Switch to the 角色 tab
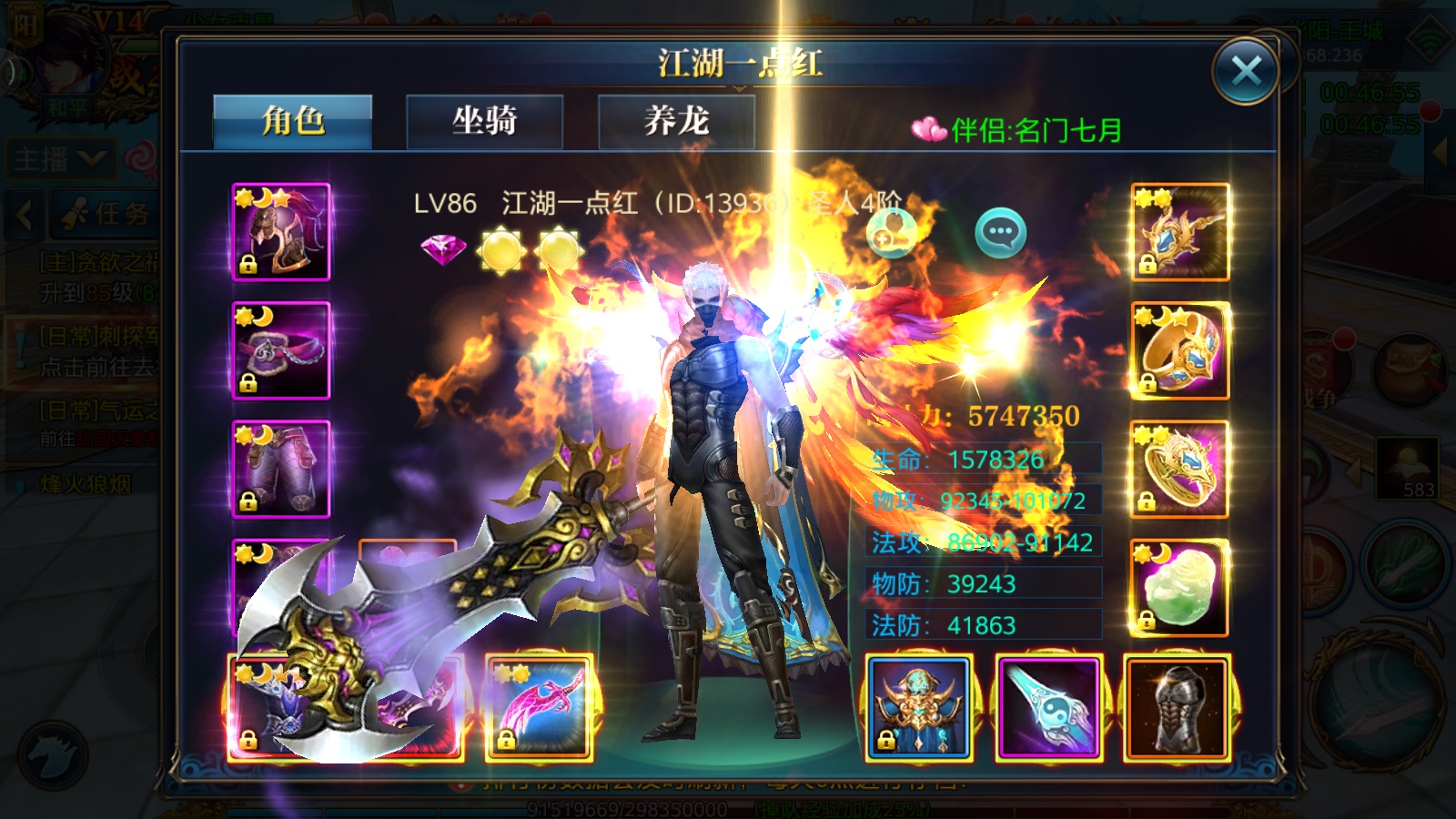Viewport: 1456px width, 819px height. click(x=292, y=121)
